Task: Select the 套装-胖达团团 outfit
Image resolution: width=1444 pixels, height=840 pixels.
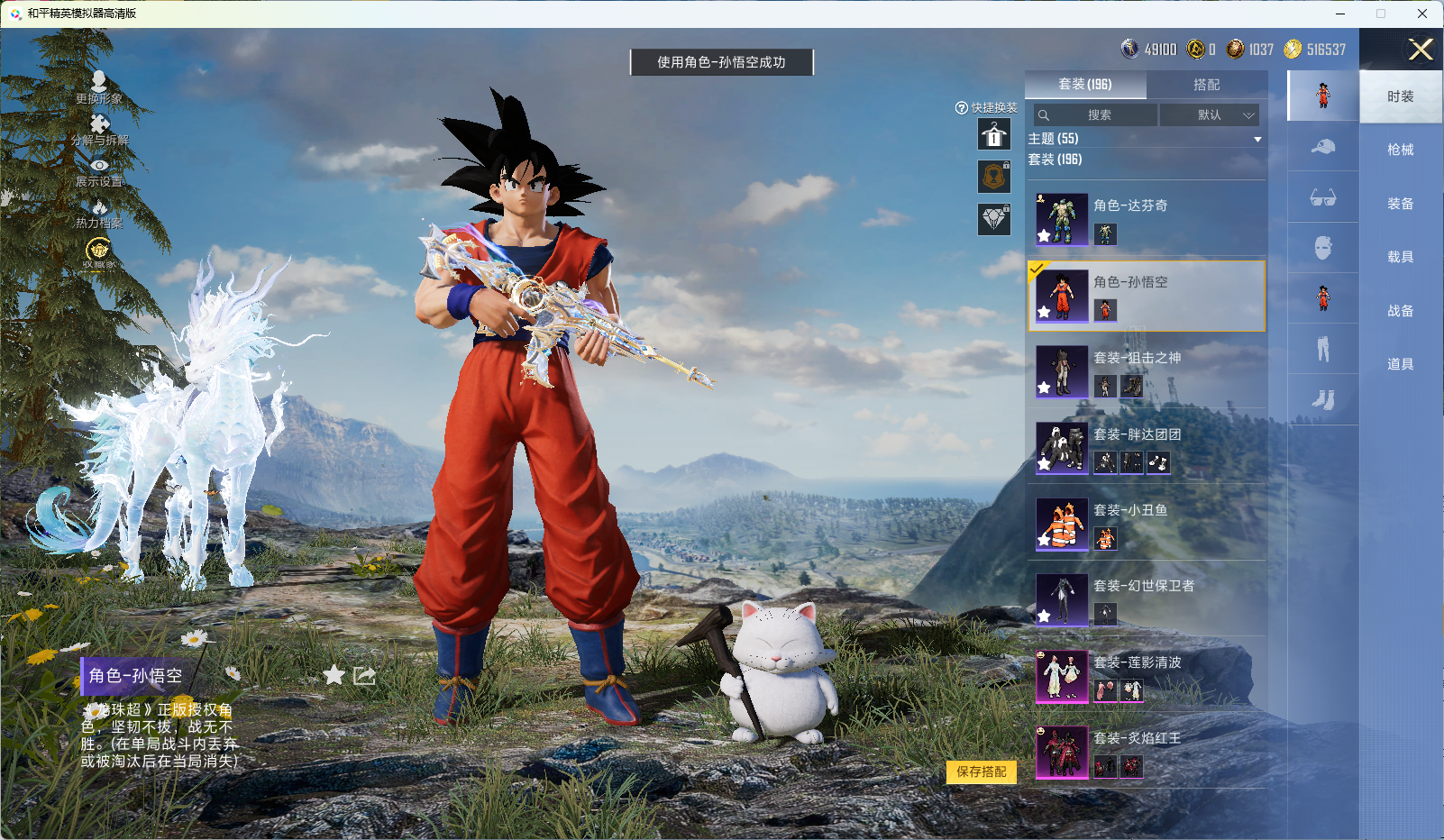Action: [1146, 448]
